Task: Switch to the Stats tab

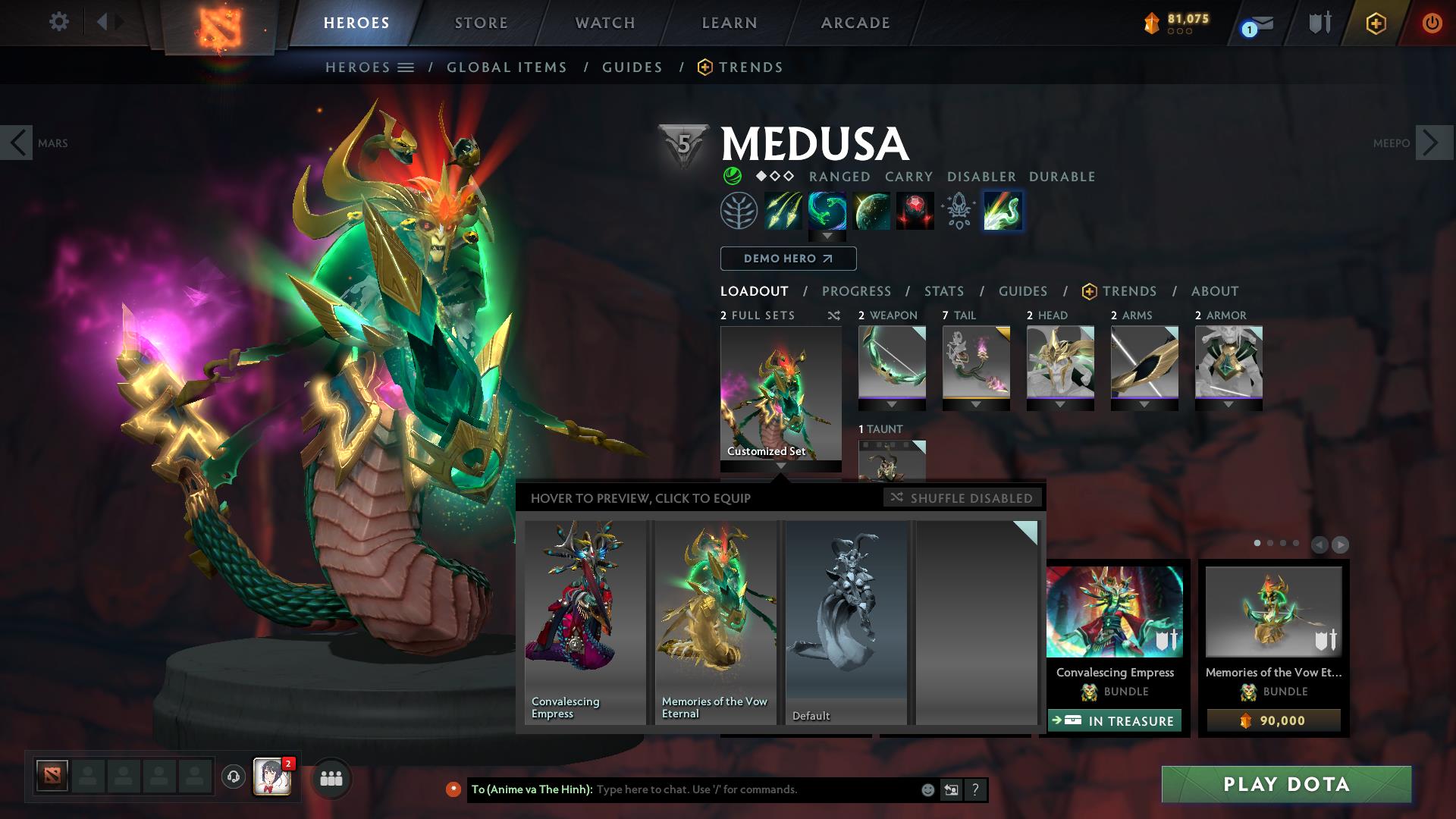Action: click(943, 291)
